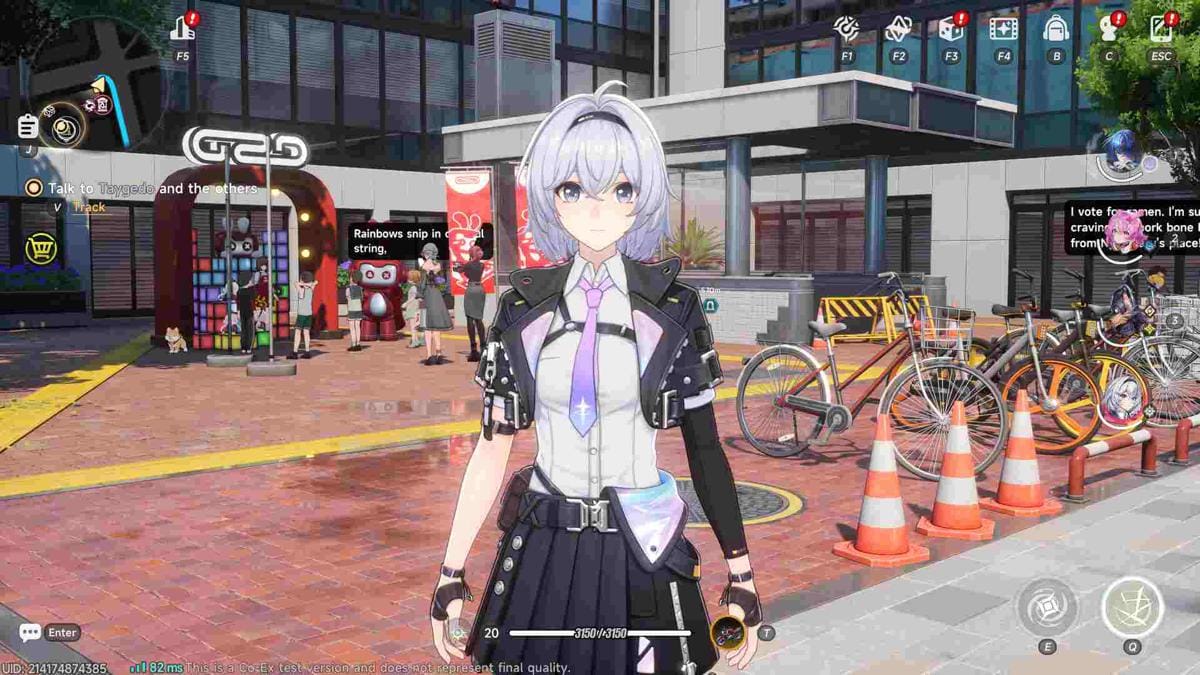Image resolution: width=1200 pixels, height=675 pixels.
Task: Activate the E skill ability icon
Action: pyautogui.click(x=1047, y=606)
